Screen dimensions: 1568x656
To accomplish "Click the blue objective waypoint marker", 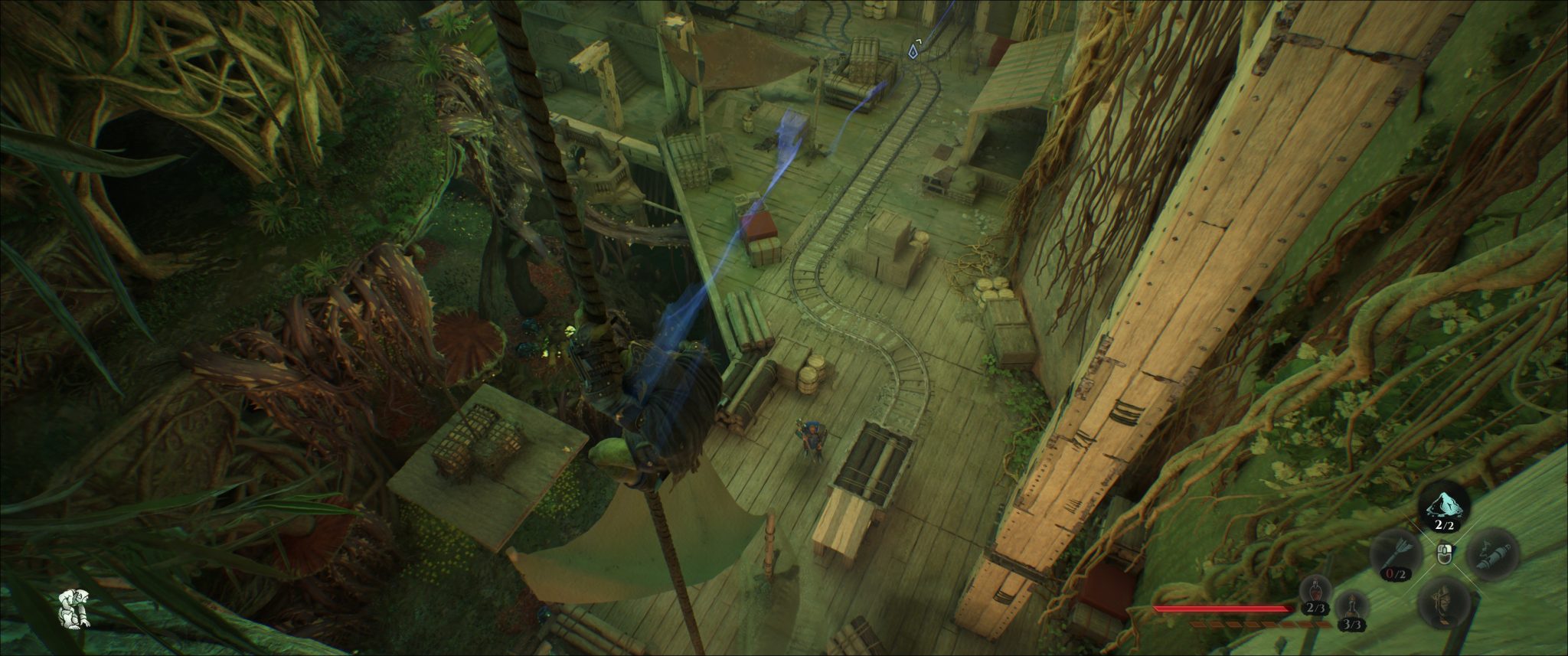I will point(913,51).
